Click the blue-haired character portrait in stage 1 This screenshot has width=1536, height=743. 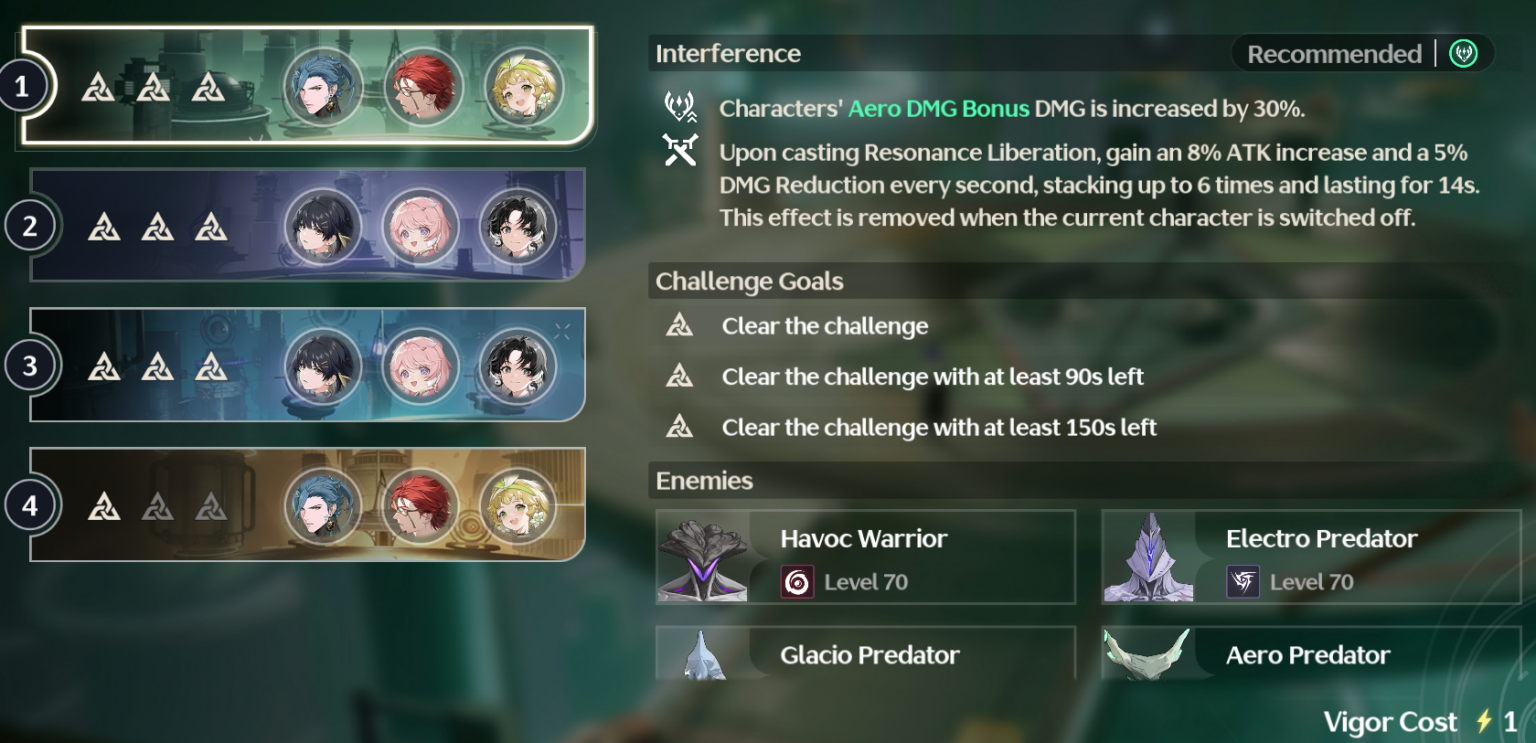[x=324, y=87]
